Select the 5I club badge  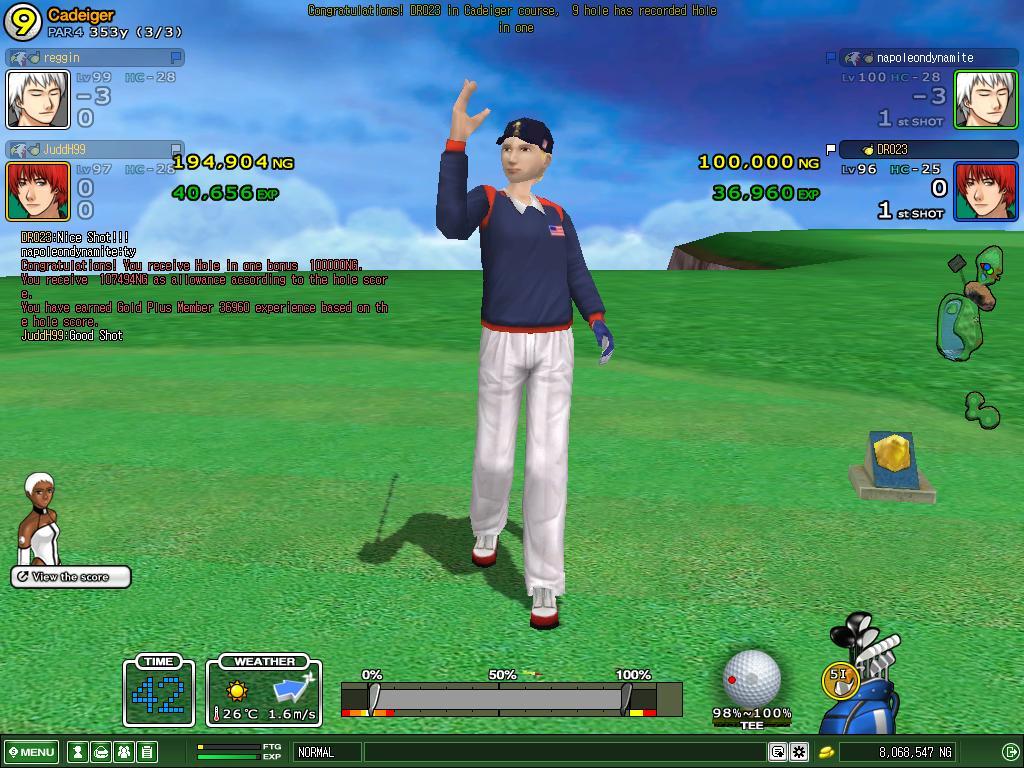838,678
